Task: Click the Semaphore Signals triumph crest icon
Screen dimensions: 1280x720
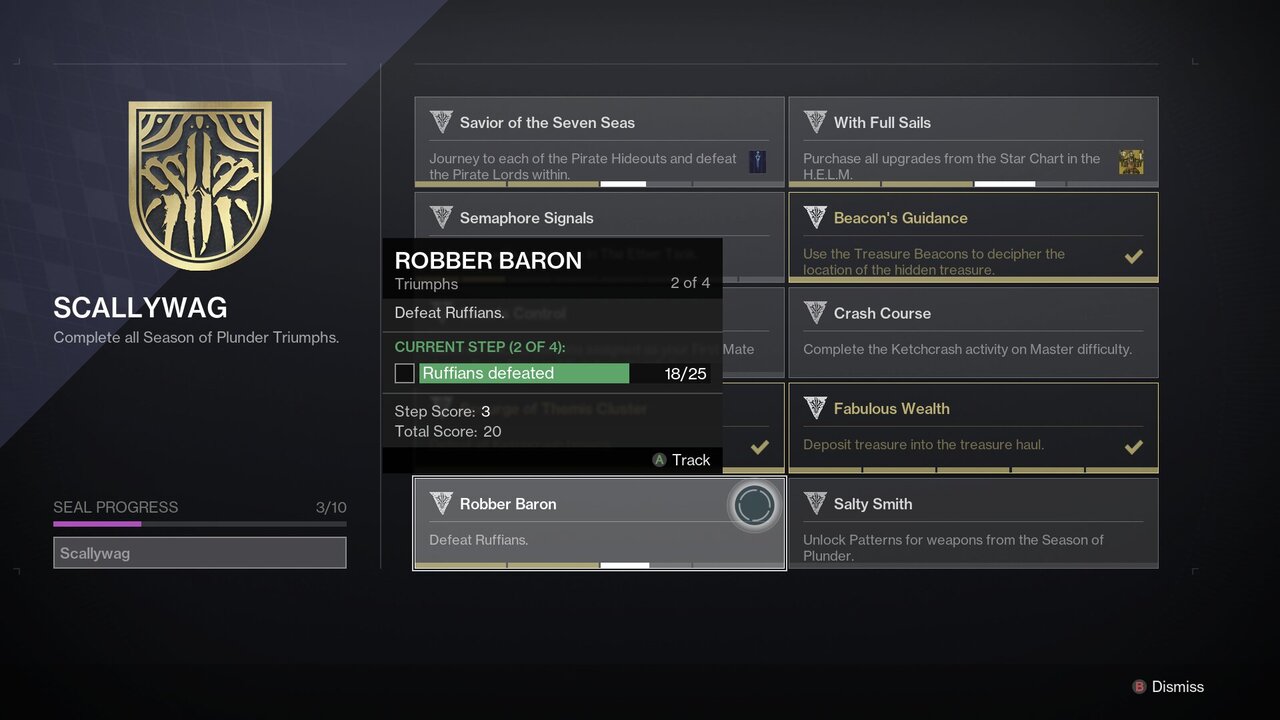Action: point(441,216)
